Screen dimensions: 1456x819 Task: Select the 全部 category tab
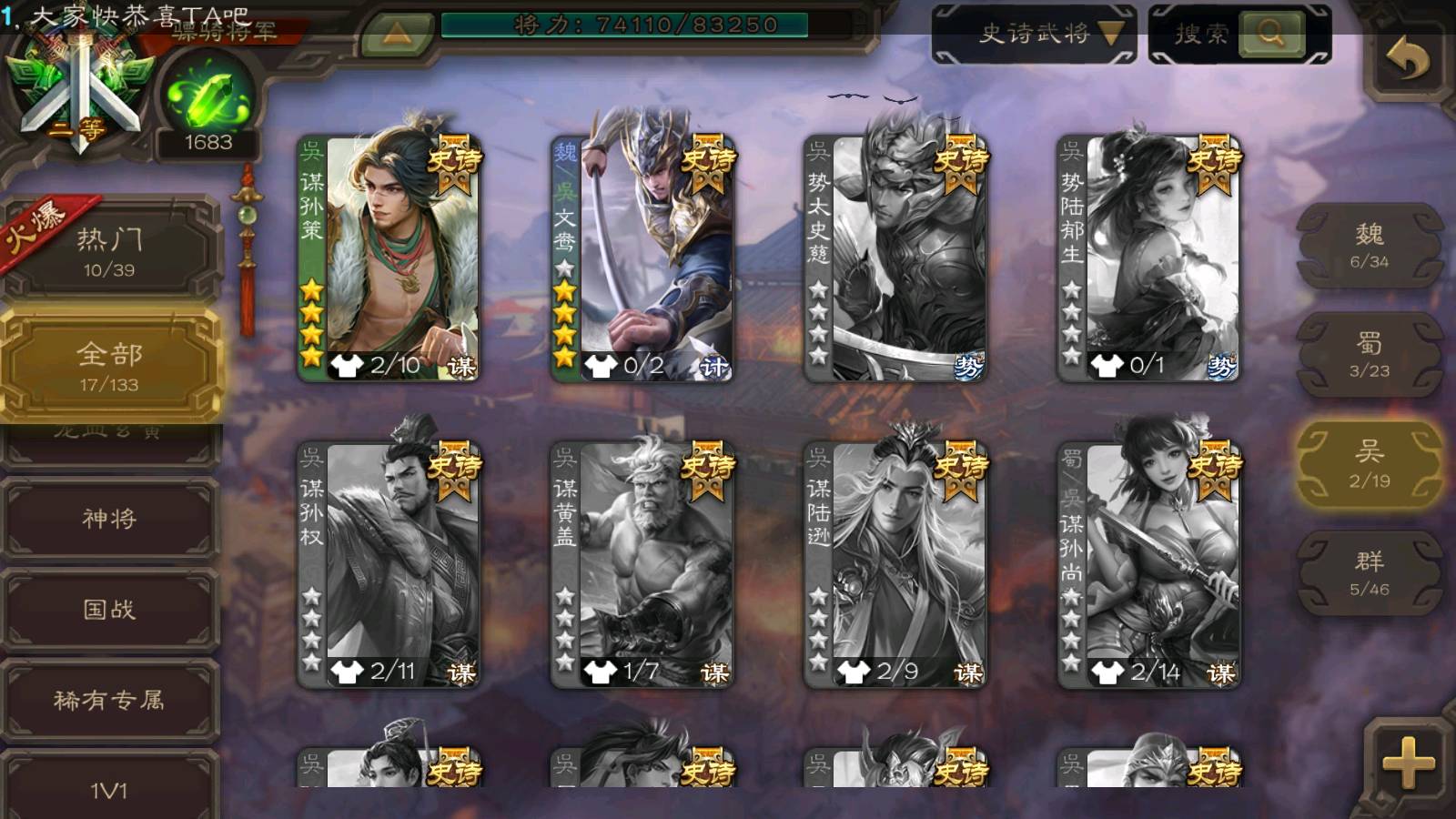(x=109, y=366)
